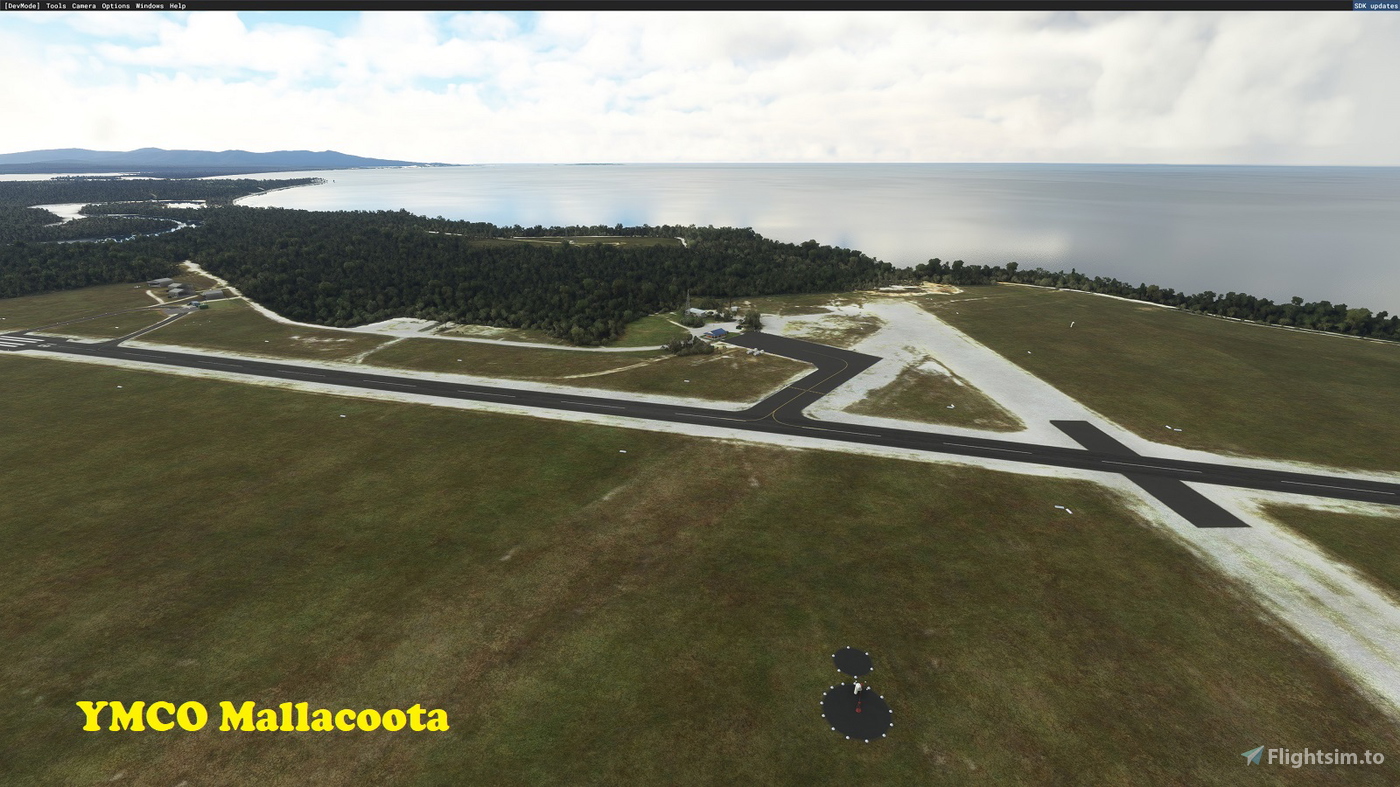Select the smaller dark polygon pad
Screen dimensions: 1400x787
pyautogui.click(x=852, y=661)
